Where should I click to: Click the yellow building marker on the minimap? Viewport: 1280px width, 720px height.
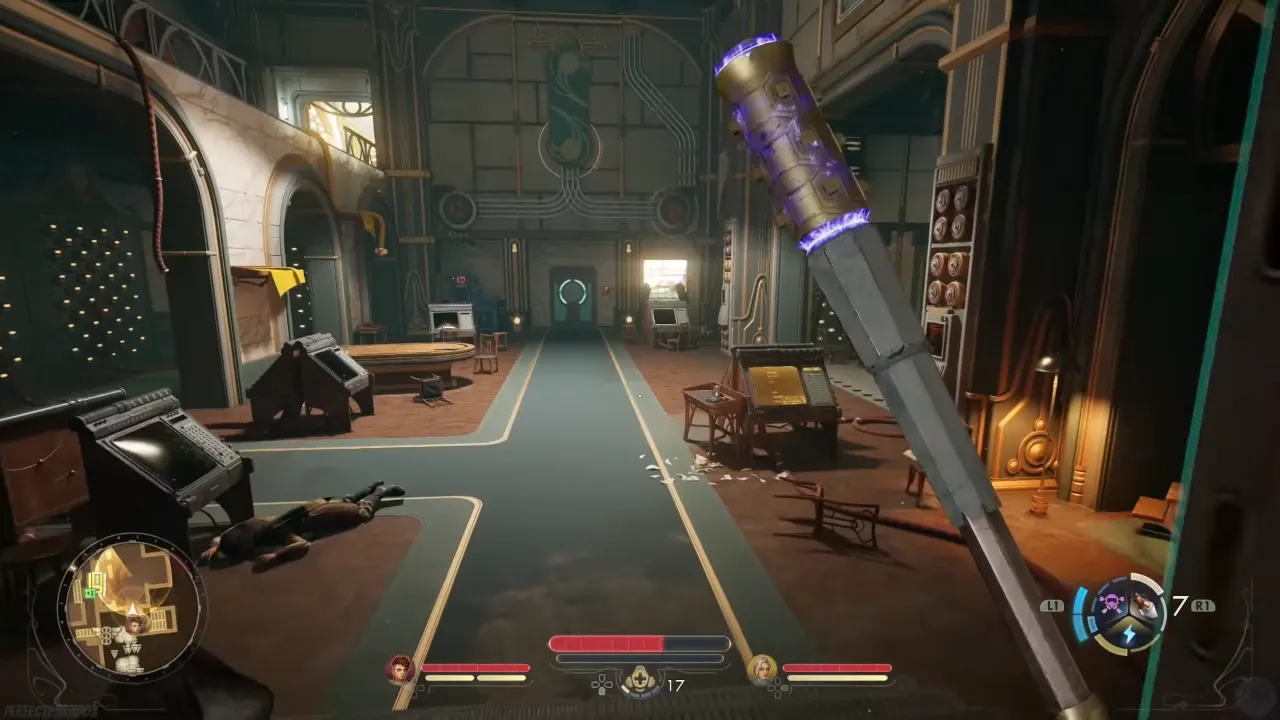coord(97,577)
